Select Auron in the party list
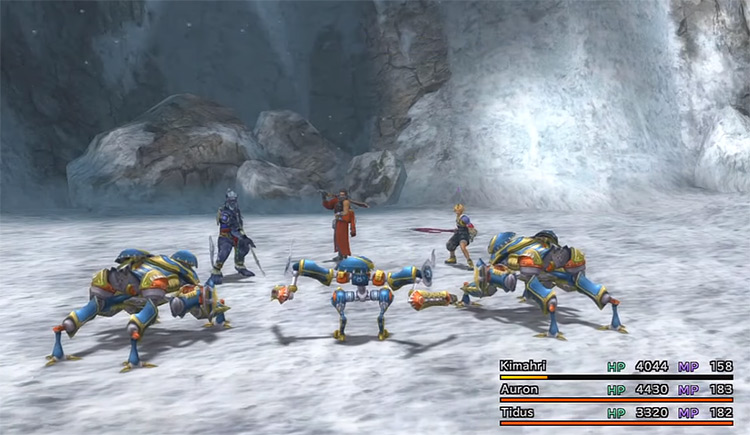 pyautogui.click(x=522, y=390)
